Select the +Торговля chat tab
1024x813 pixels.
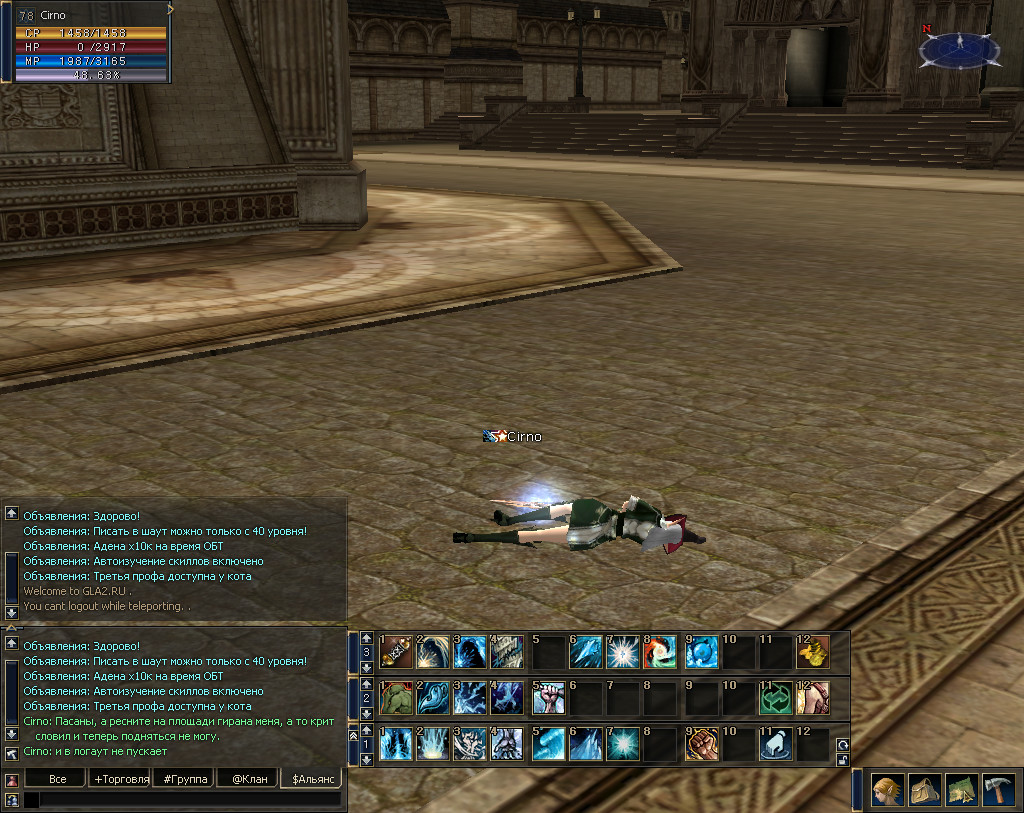(120, 778)
